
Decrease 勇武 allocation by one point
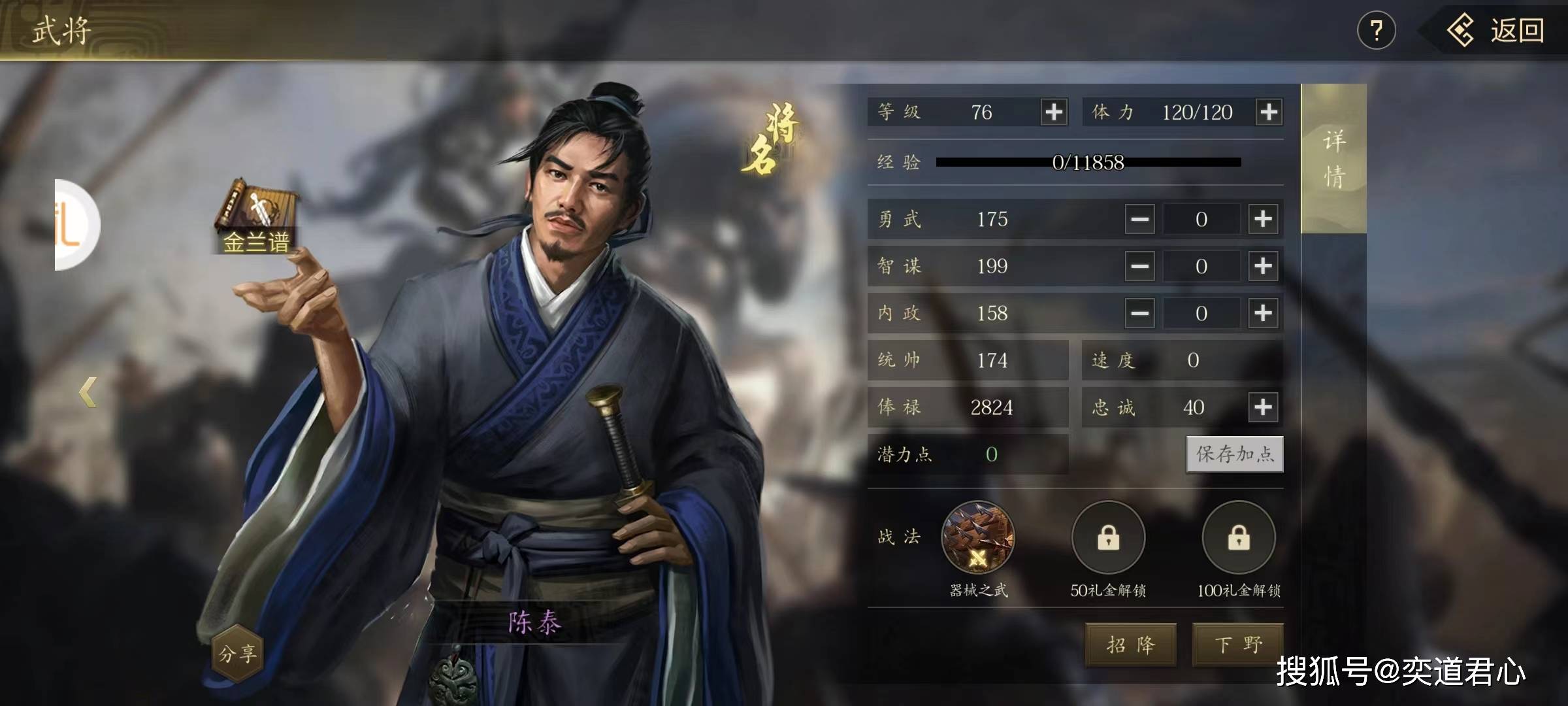point(1139,219)
